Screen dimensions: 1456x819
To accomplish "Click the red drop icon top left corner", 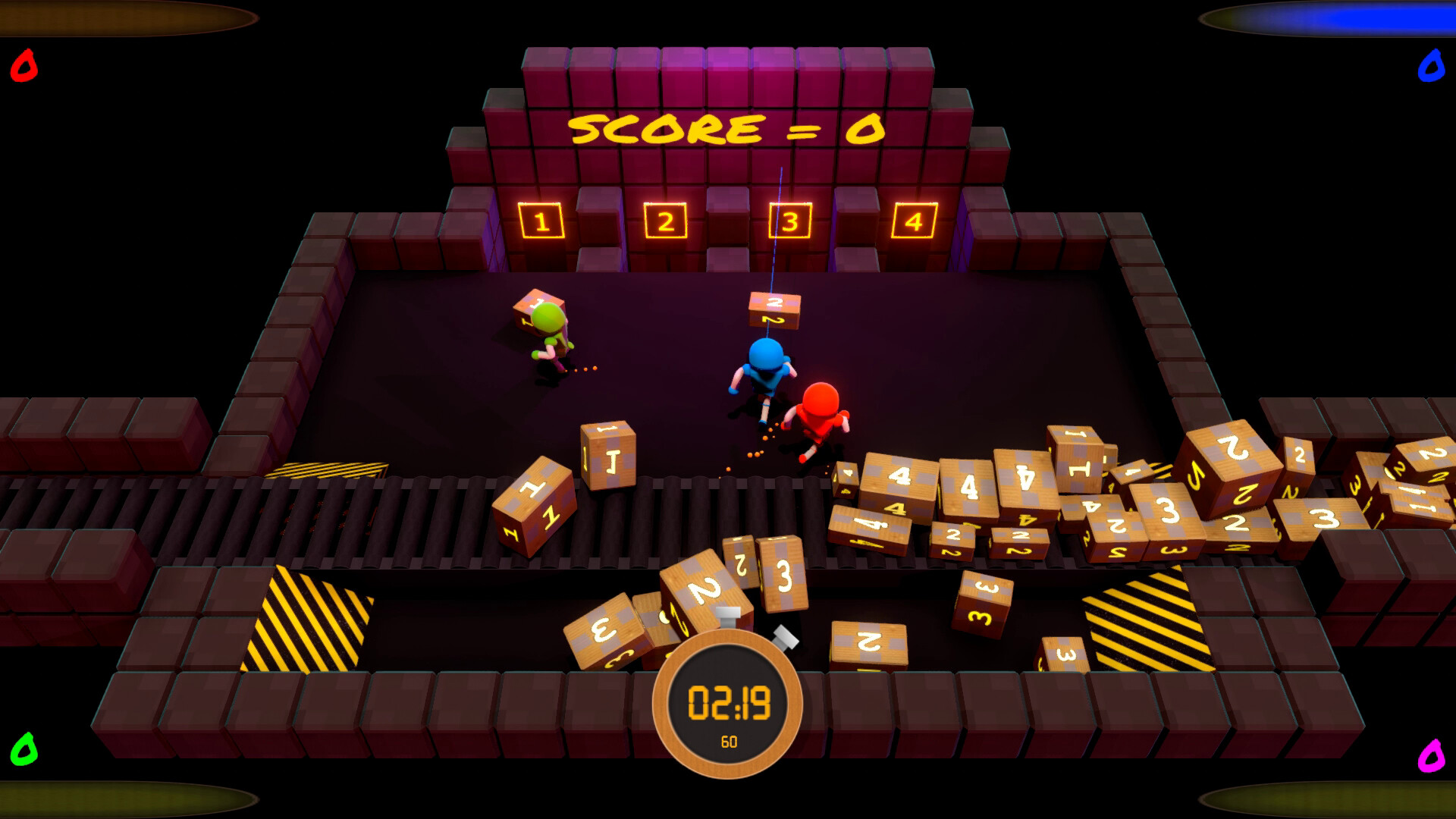I will coord(23,67).
